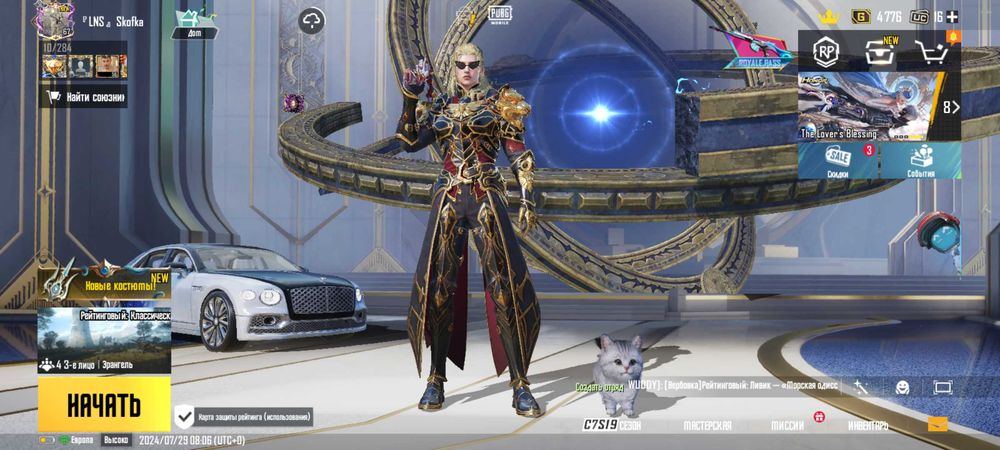Open the Скидки sale section

[x=838, y=160]
